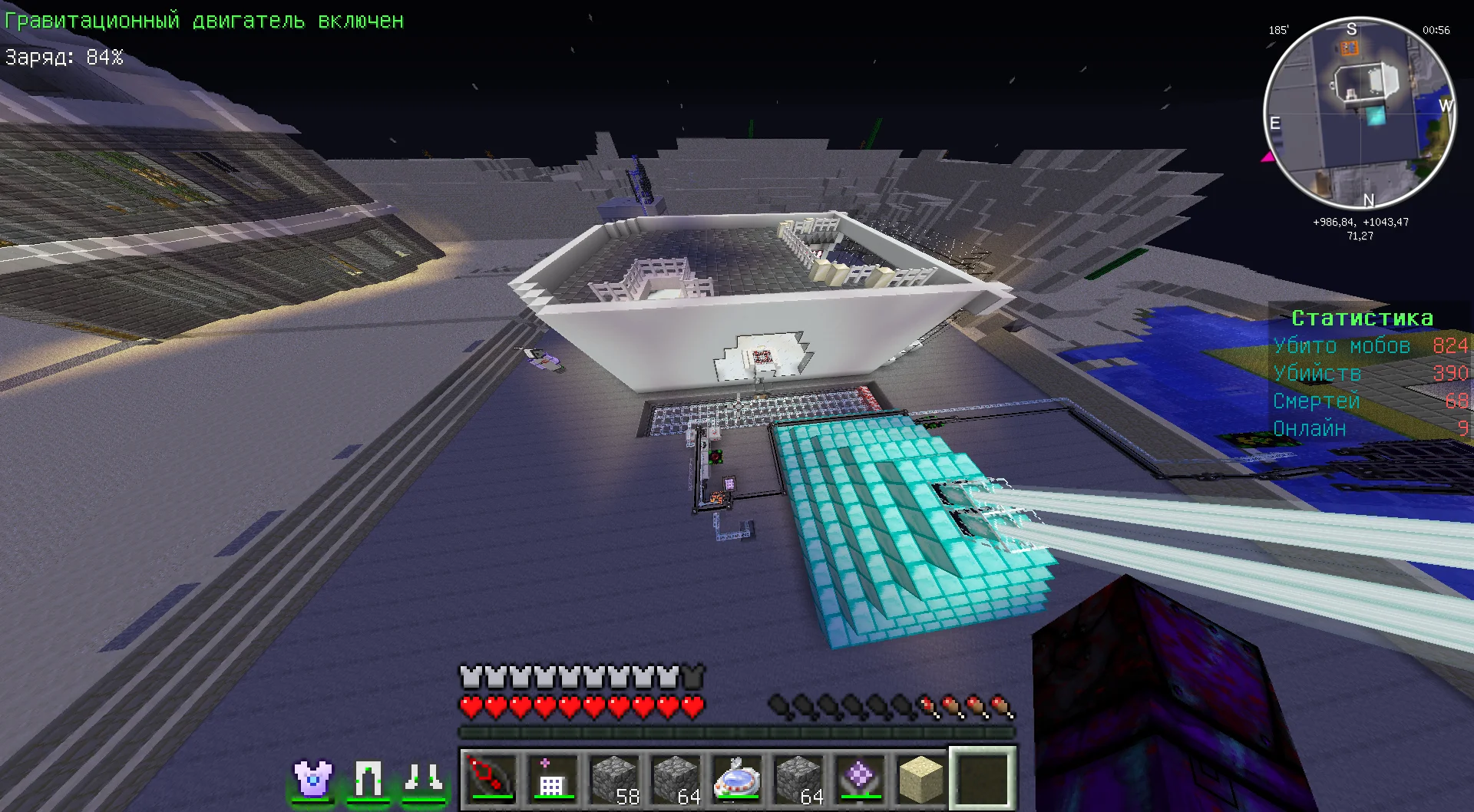Select the cobblestone stack of 58
1474x812 pixels.
point(614,778)
